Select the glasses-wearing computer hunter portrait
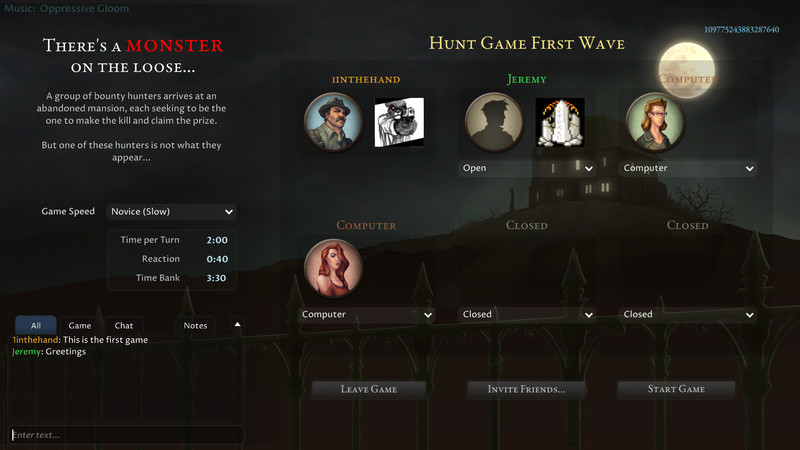Image resolution: width=800 pixels, height=450 pixels. tap(655, 121)
